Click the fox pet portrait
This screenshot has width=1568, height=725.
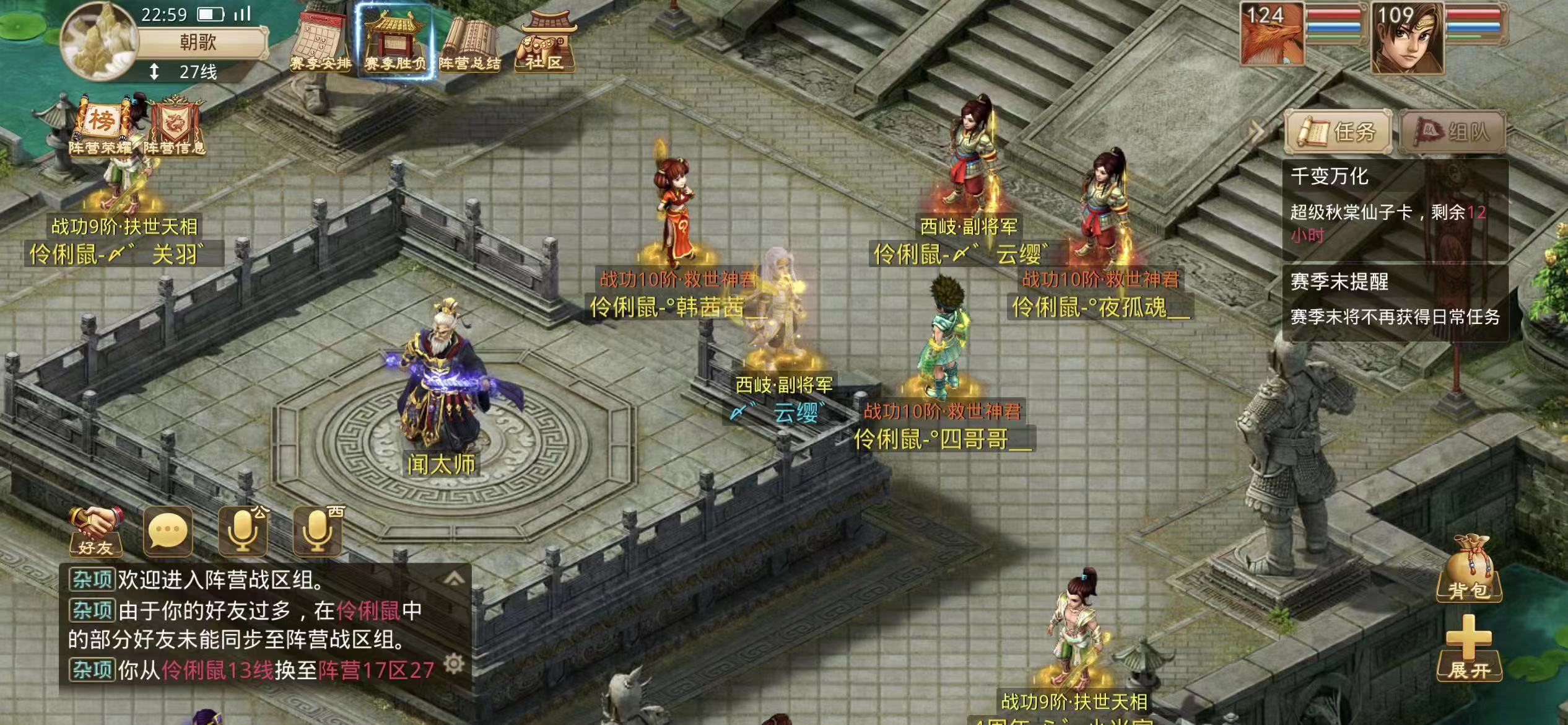point(1272,34)
